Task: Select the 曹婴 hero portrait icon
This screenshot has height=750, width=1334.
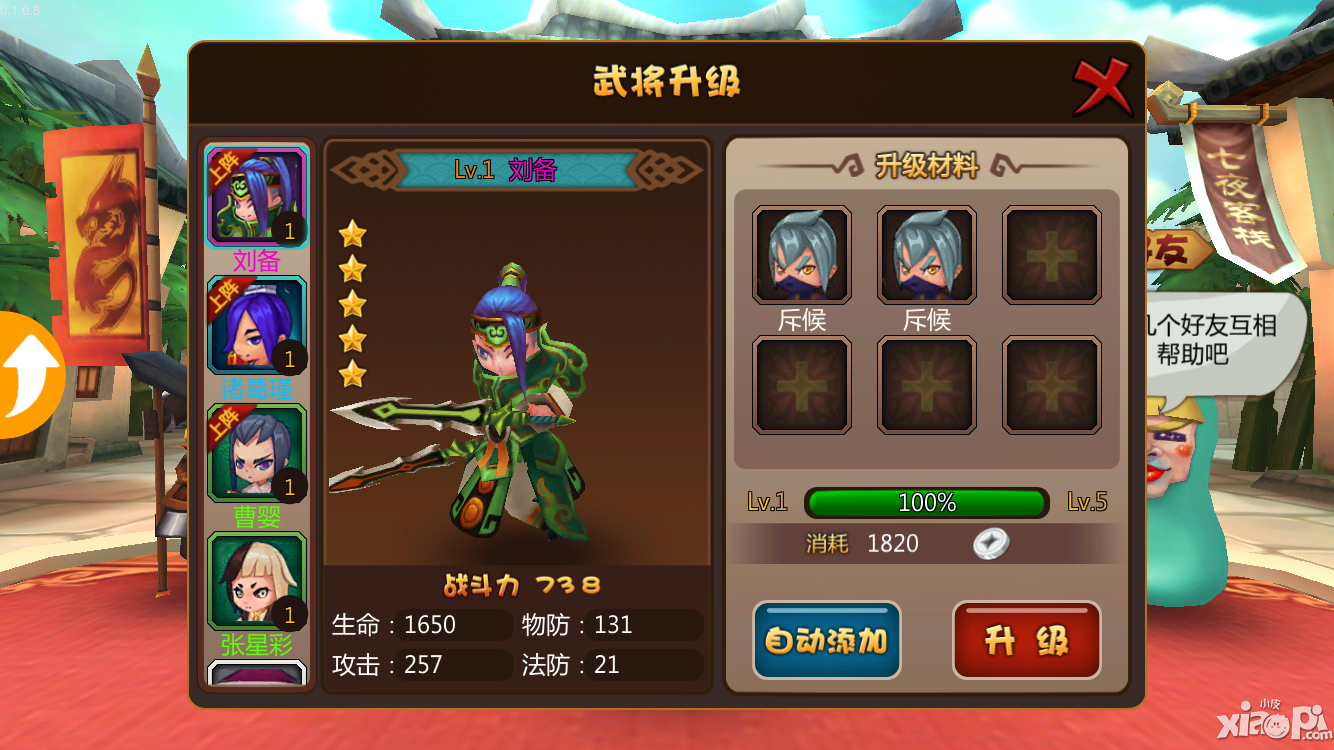Action: coord(256,452)
